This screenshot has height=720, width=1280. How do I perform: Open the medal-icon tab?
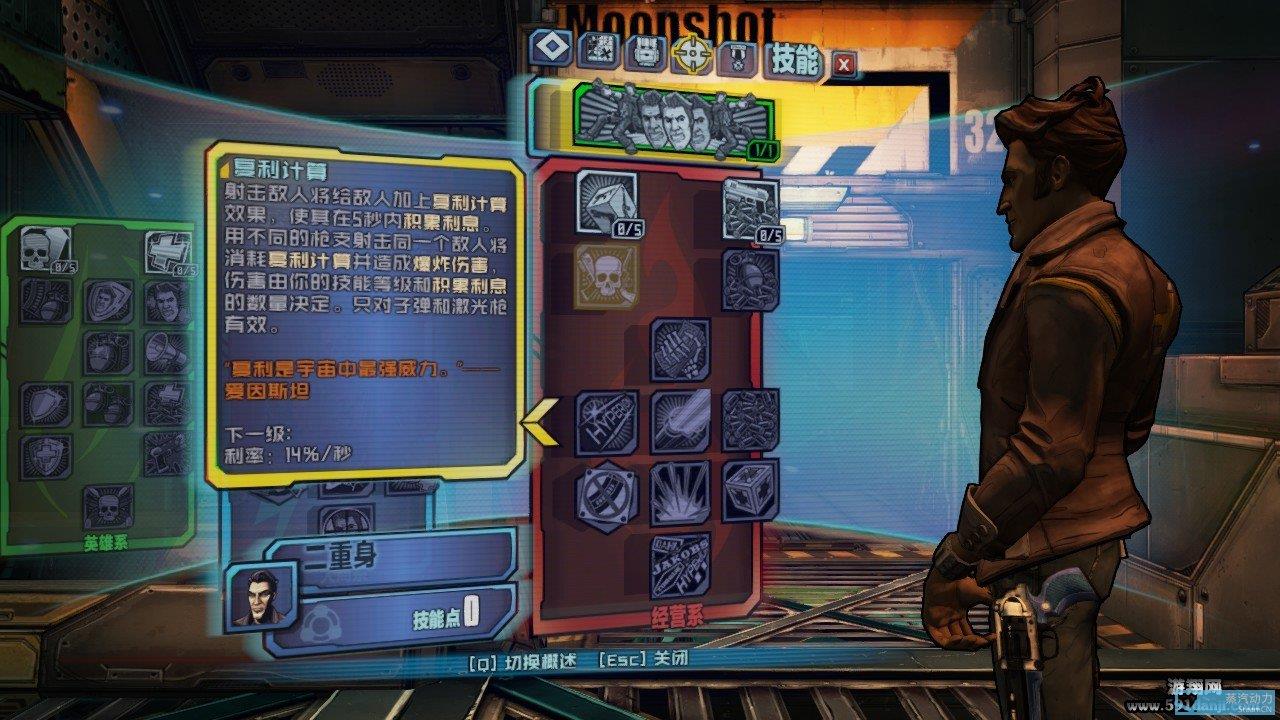click(738, 57)
